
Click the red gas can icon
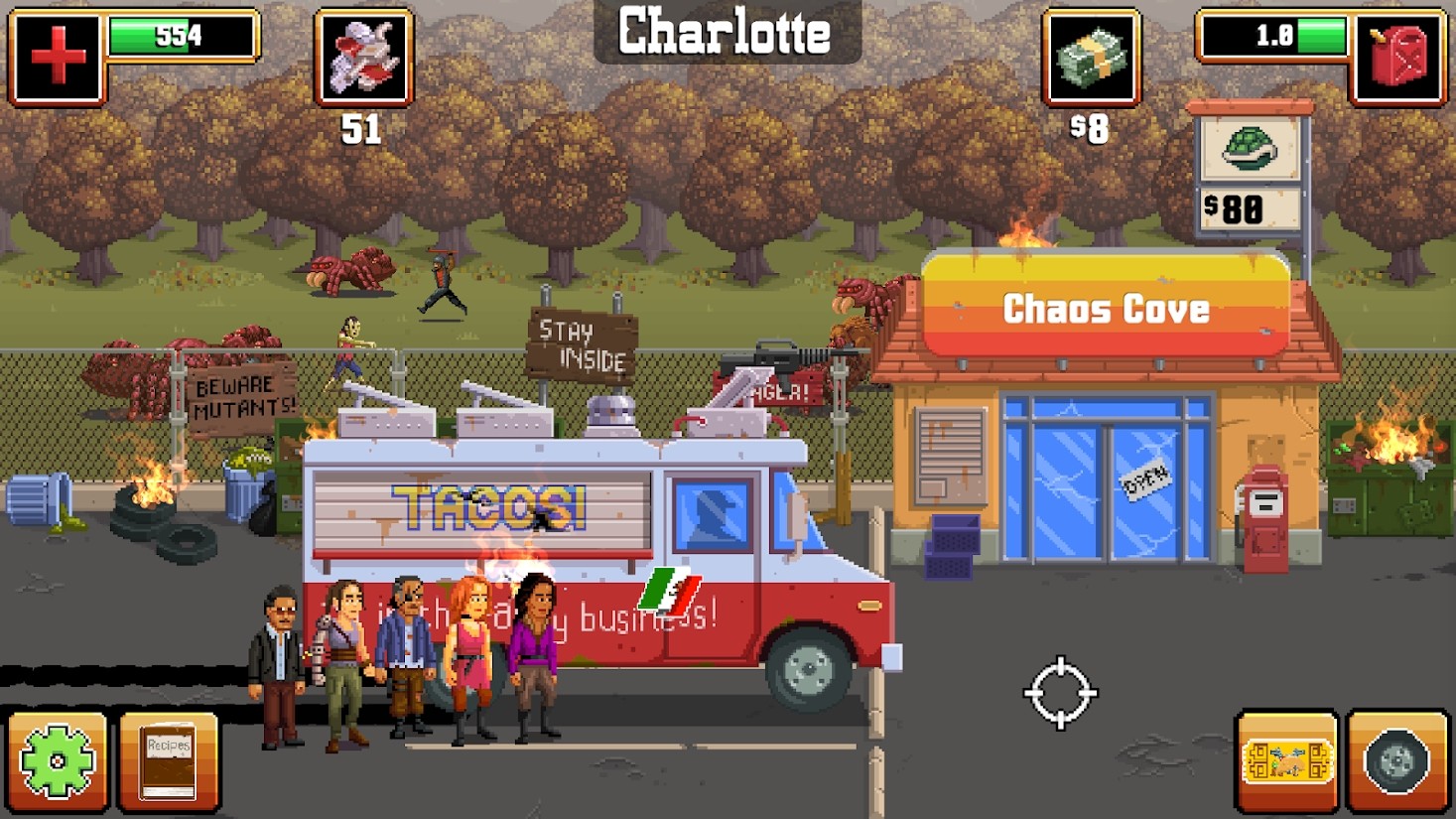point(1398,57)
